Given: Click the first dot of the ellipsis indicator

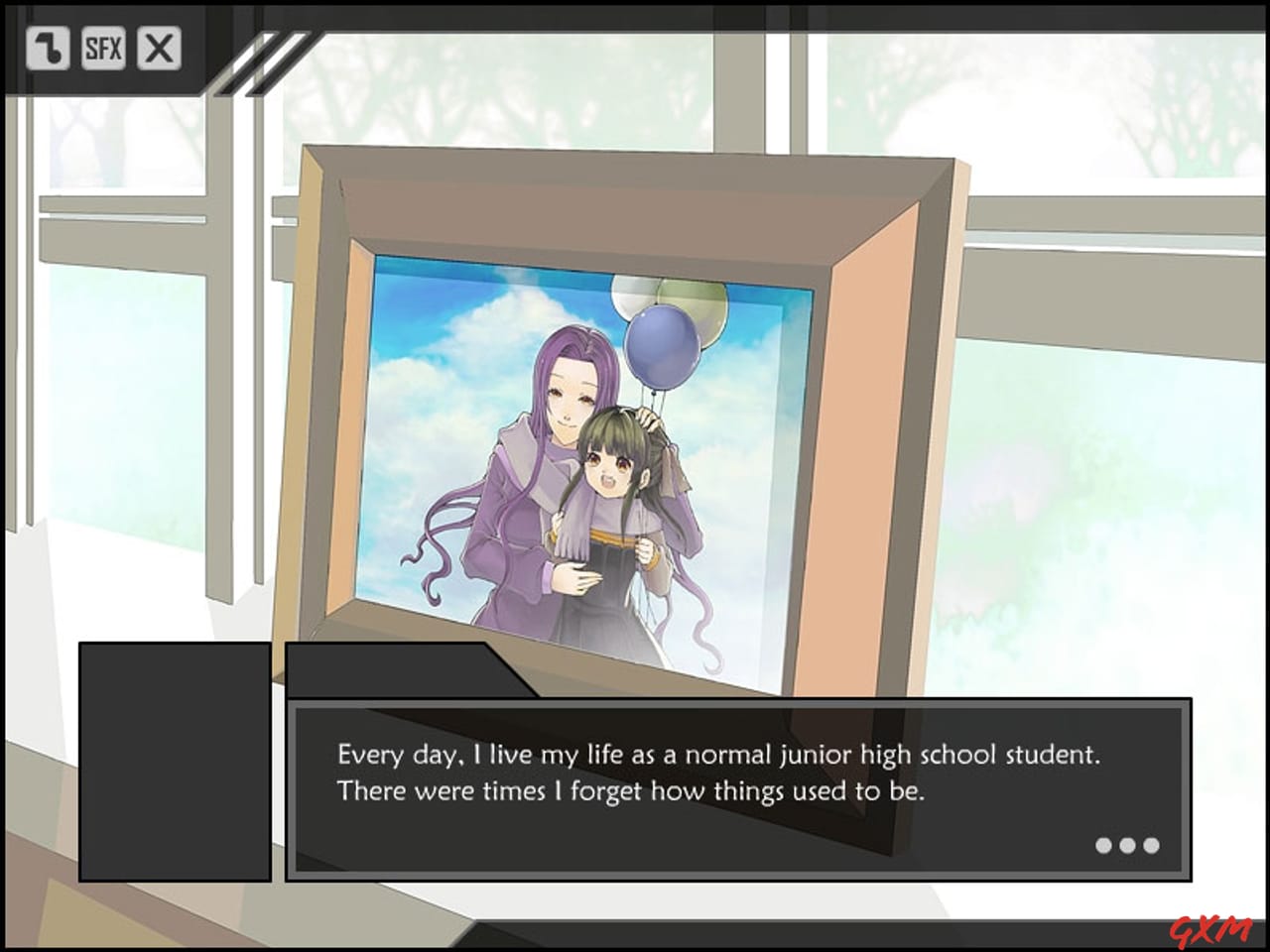Looking at the screenshot, I should point(1103,845).
